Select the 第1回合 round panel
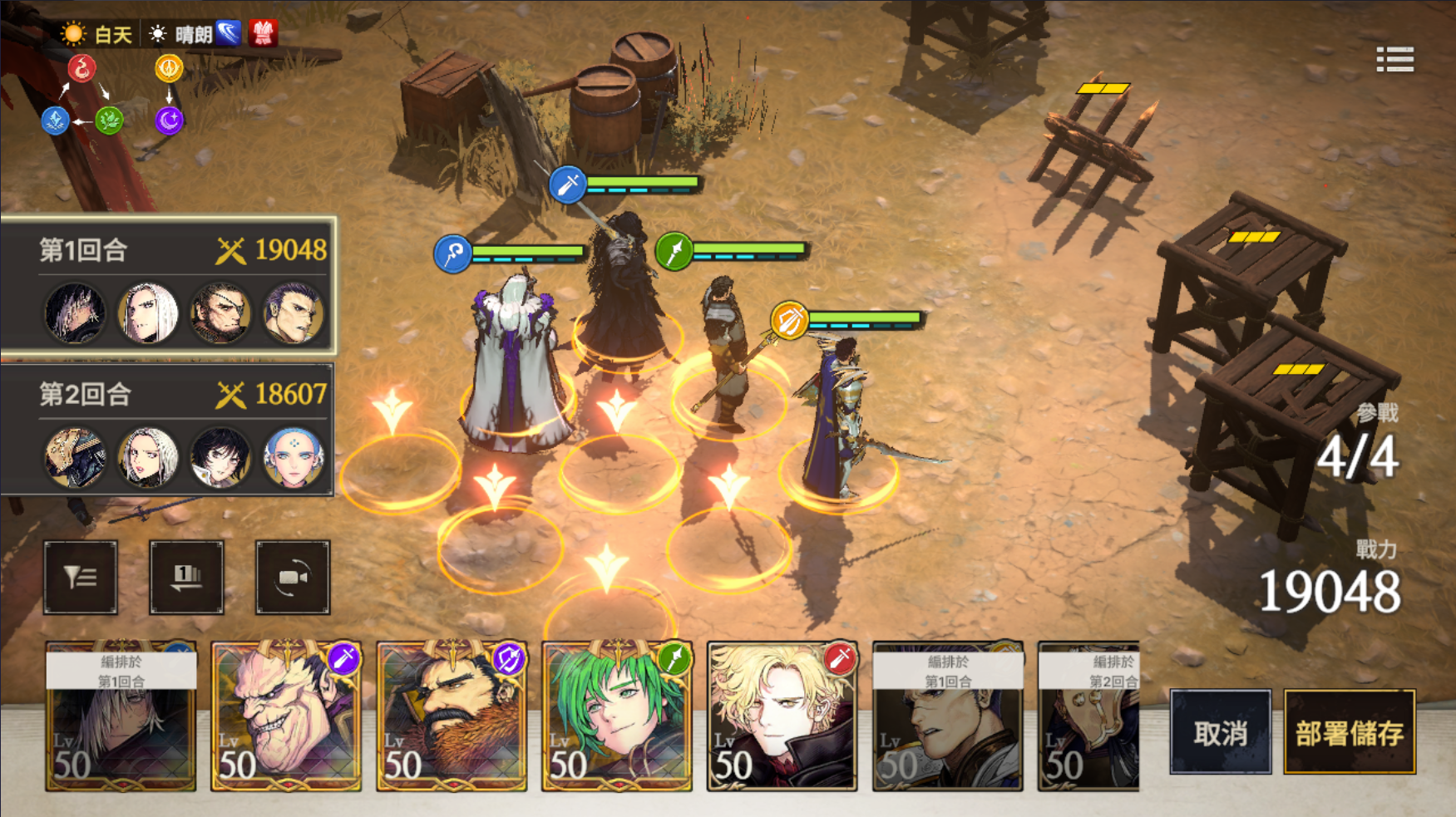1456x817 pixels. 166,250
